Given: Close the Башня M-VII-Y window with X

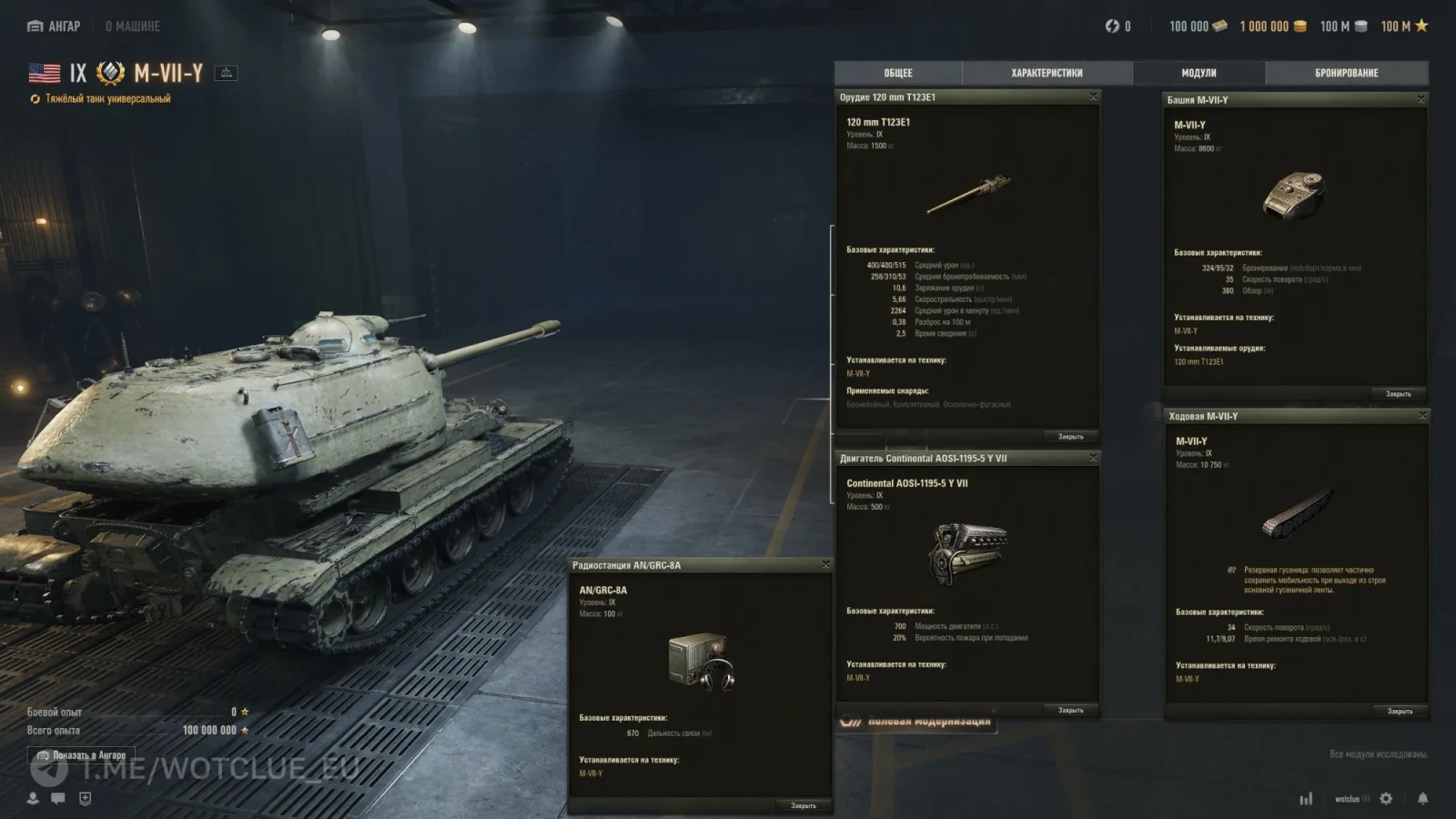Looking at the screenshot, I should pos(1421,99).
